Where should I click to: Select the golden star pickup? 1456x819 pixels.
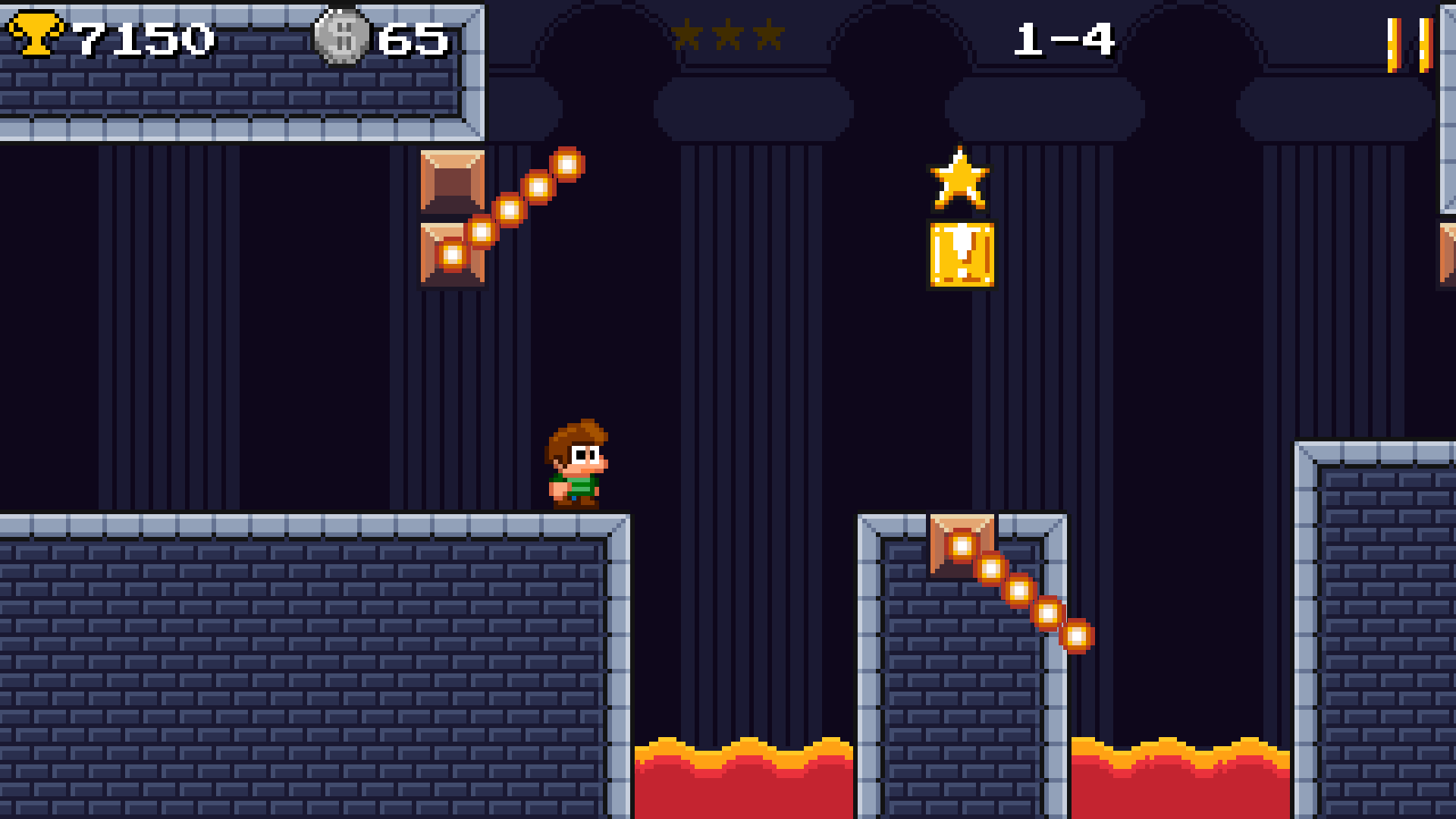961,179
